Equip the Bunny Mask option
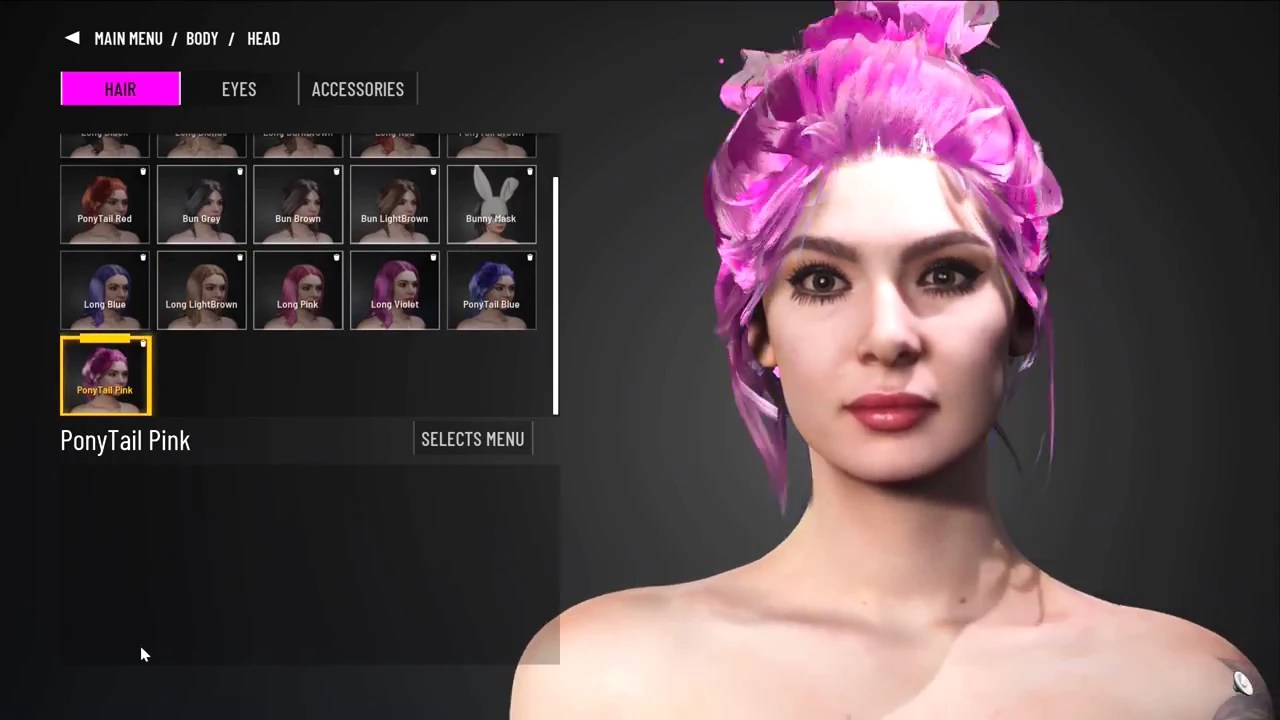The image size is (1280, 720). pyautogui.click(x=491, y=205)
